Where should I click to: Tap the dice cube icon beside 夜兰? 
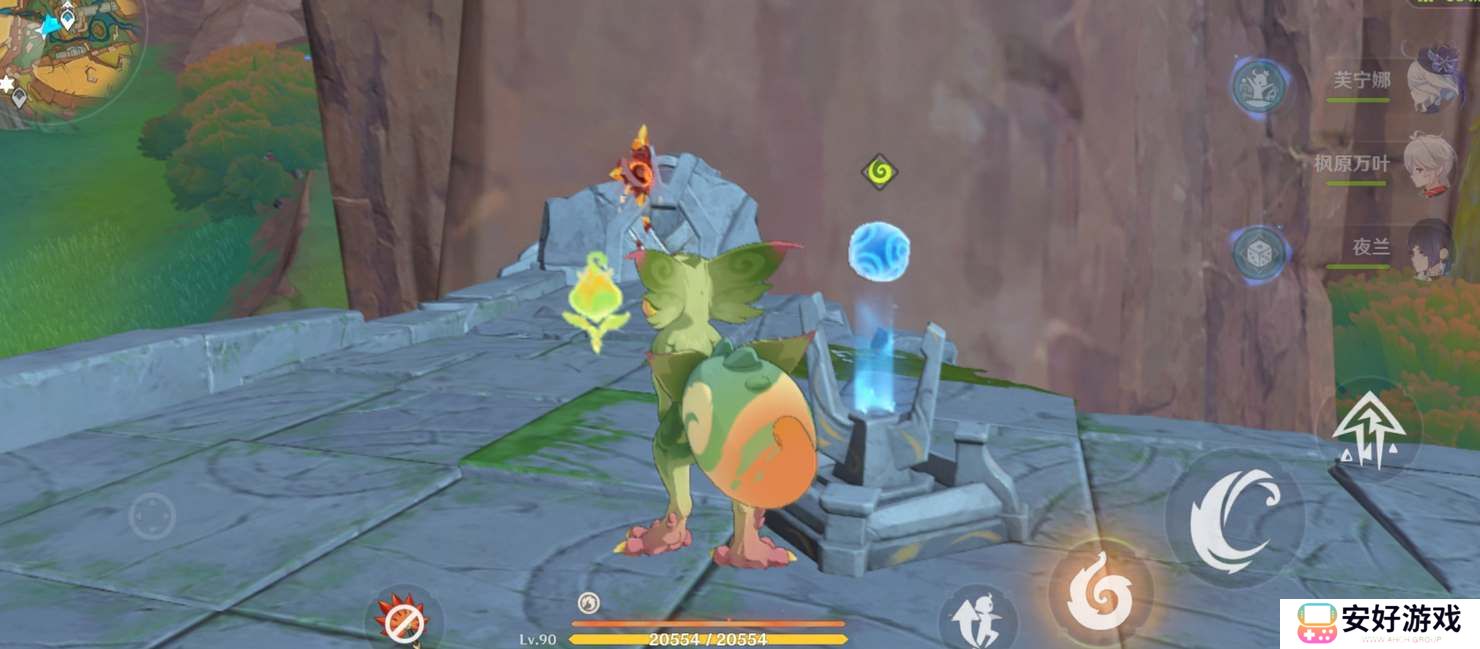coord(1258,254)
